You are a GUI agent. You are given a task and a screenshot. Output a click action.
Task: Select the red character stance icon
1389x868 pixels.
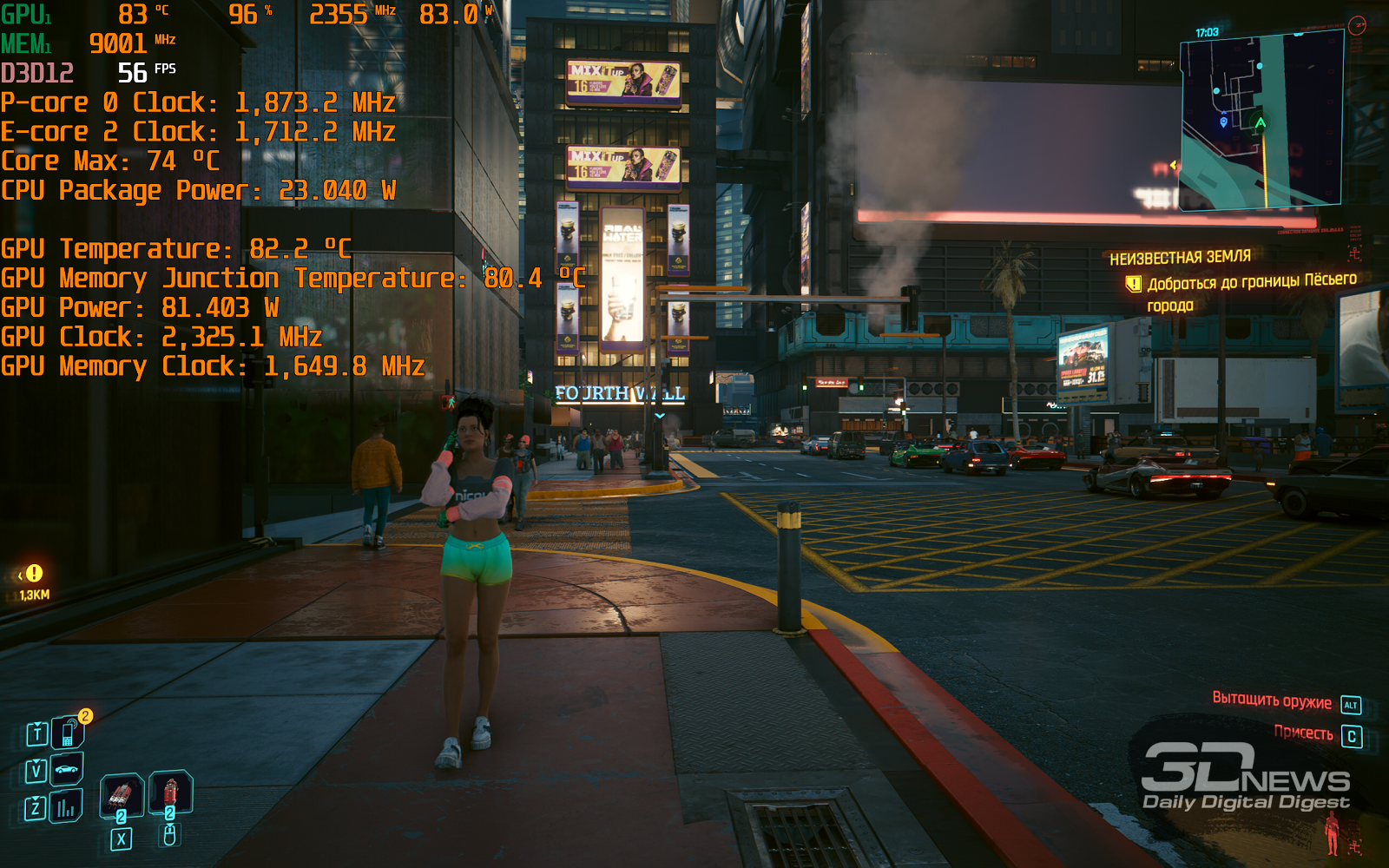1332,833
